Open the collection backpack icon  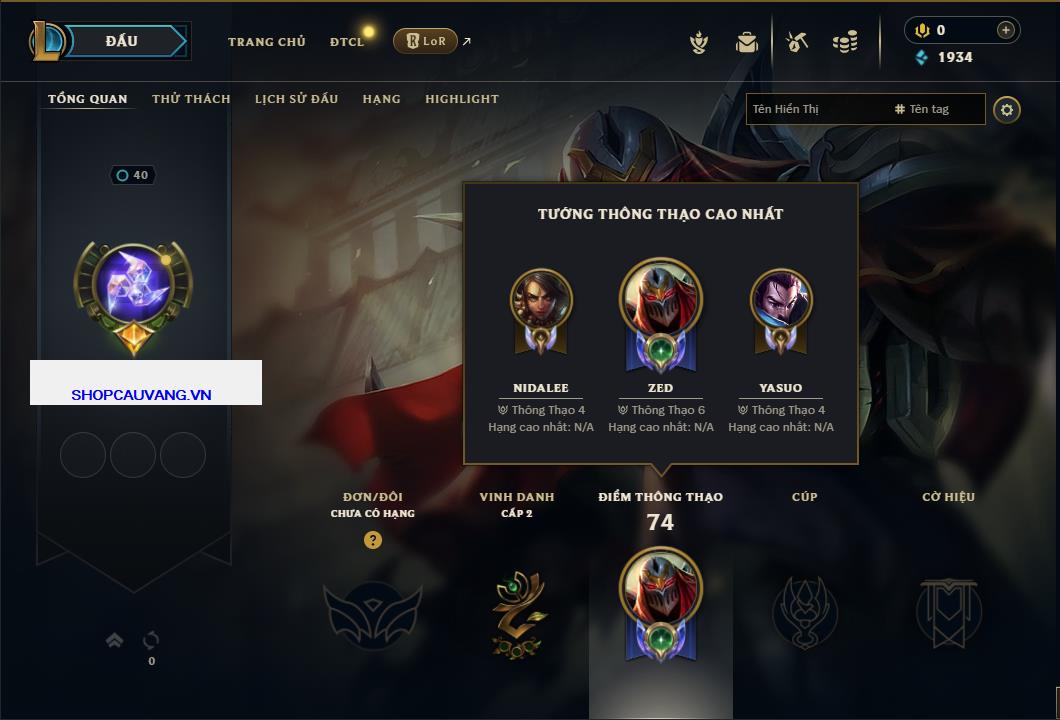point(747,42)
